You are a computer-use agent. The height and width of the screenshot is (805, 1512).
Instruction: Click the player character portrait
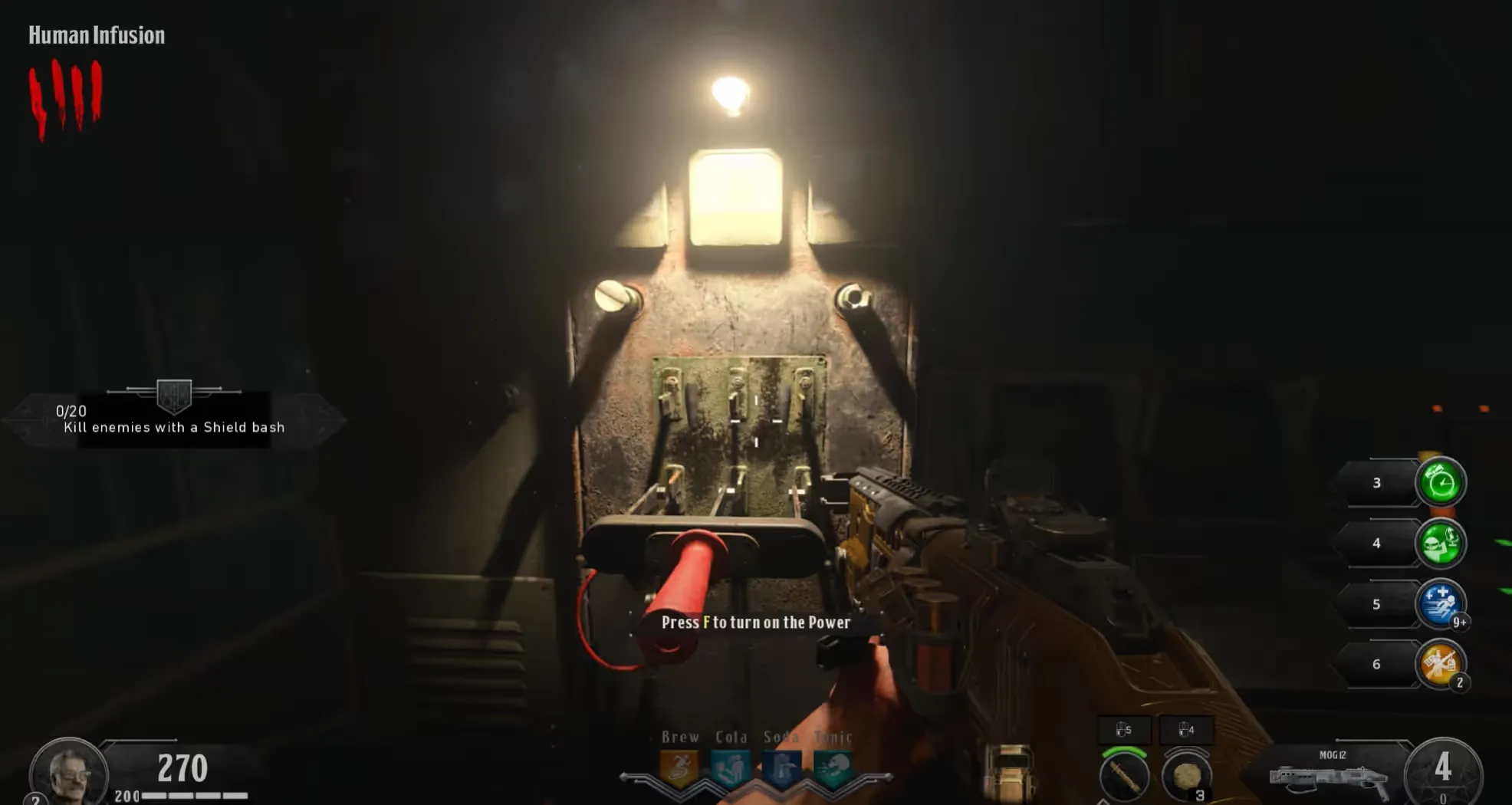point(69,773)
